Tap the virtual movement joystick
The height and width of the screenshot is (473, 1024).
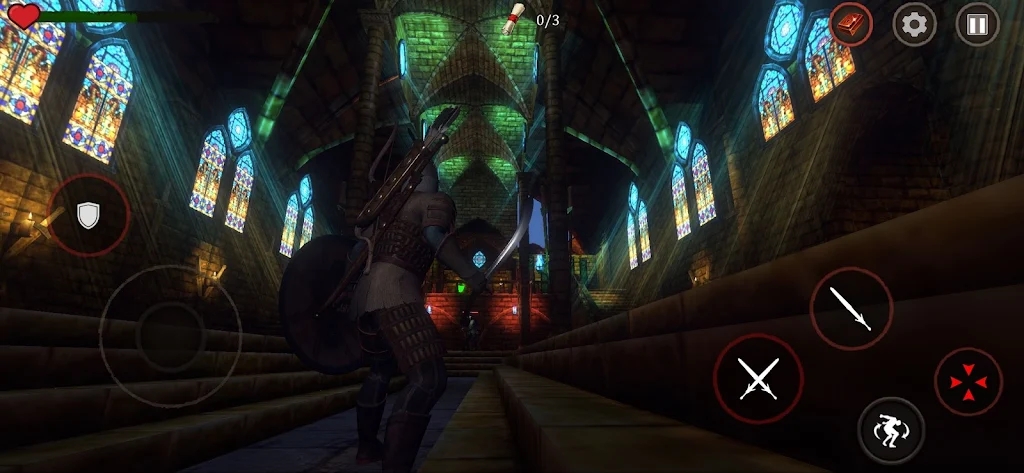click(x=170, y=335)
